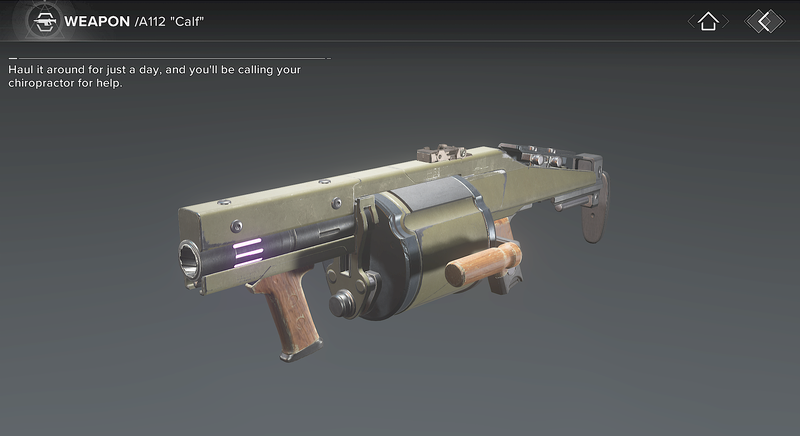
Task: Click the weapon category gun icon
Action: point(42,20)
